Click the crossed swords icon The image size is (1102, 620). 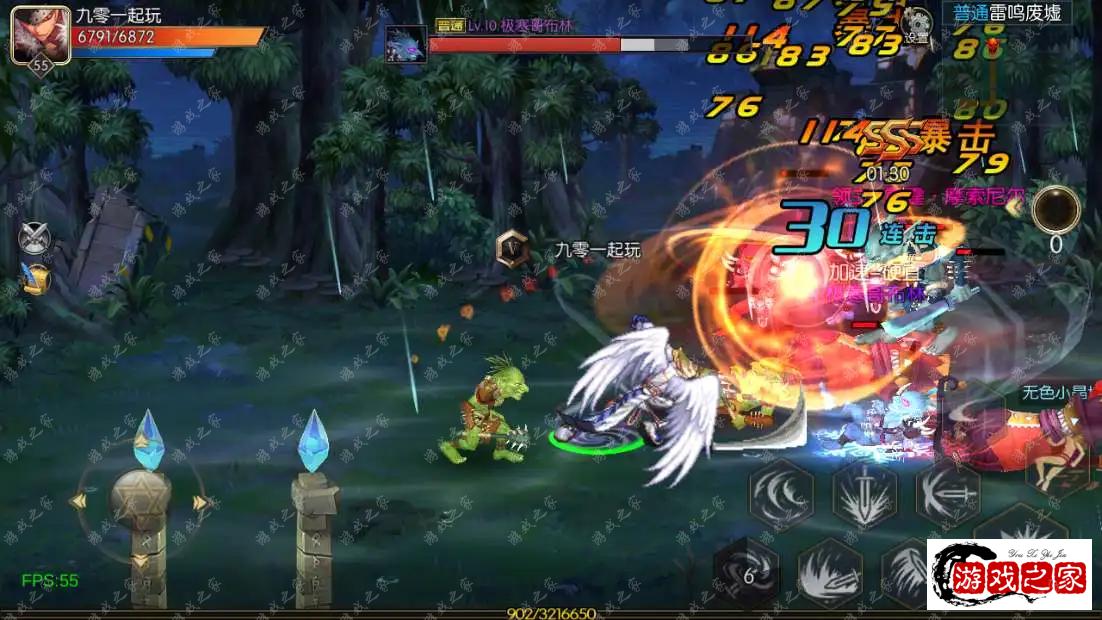[34, 237]
